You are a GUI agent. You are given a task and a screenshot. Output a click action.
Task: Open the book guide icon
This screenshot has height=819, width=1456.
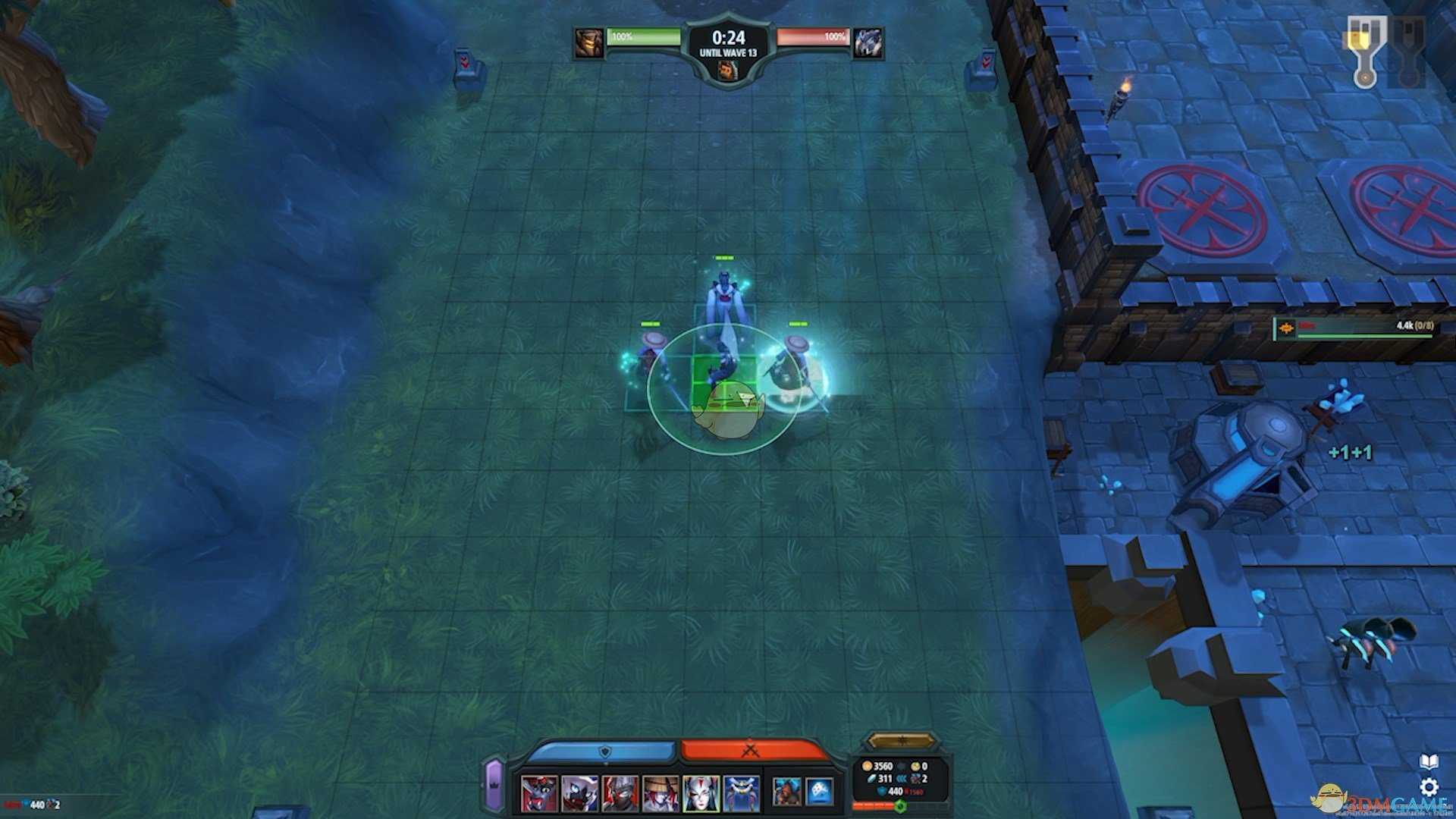pos(1429,761)
